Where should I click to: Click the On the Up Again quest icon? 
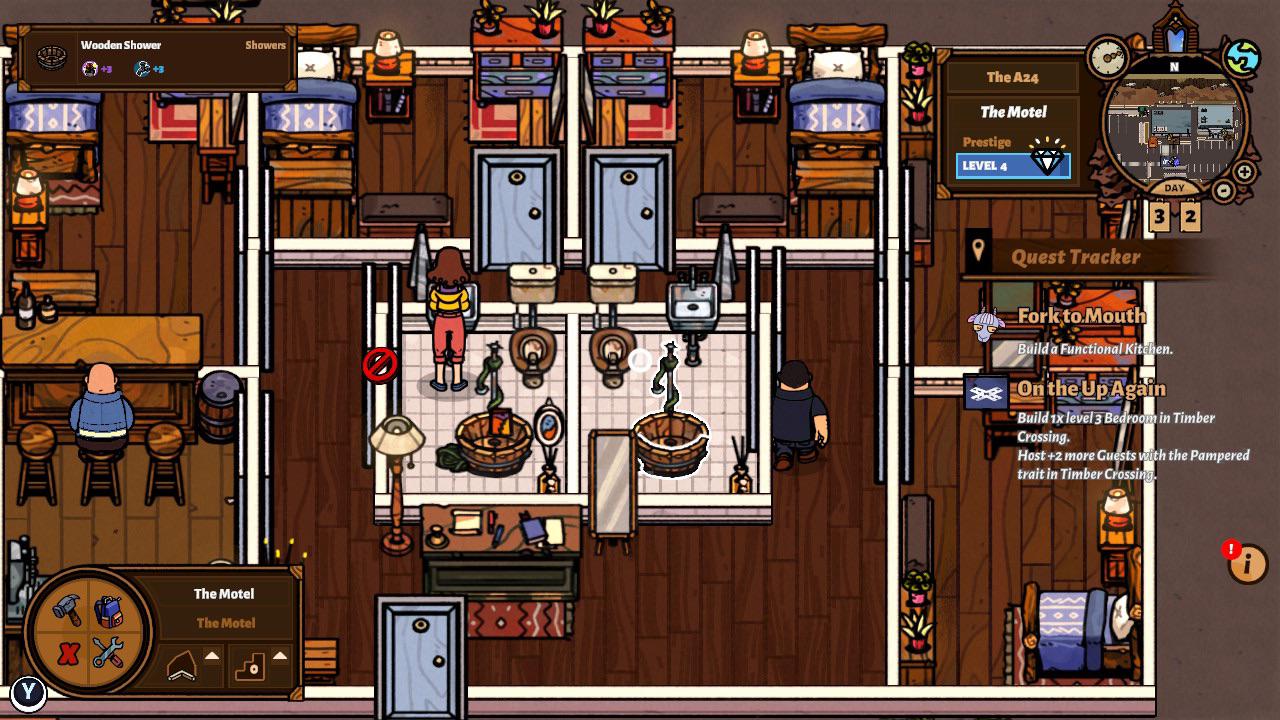(985, 394)
